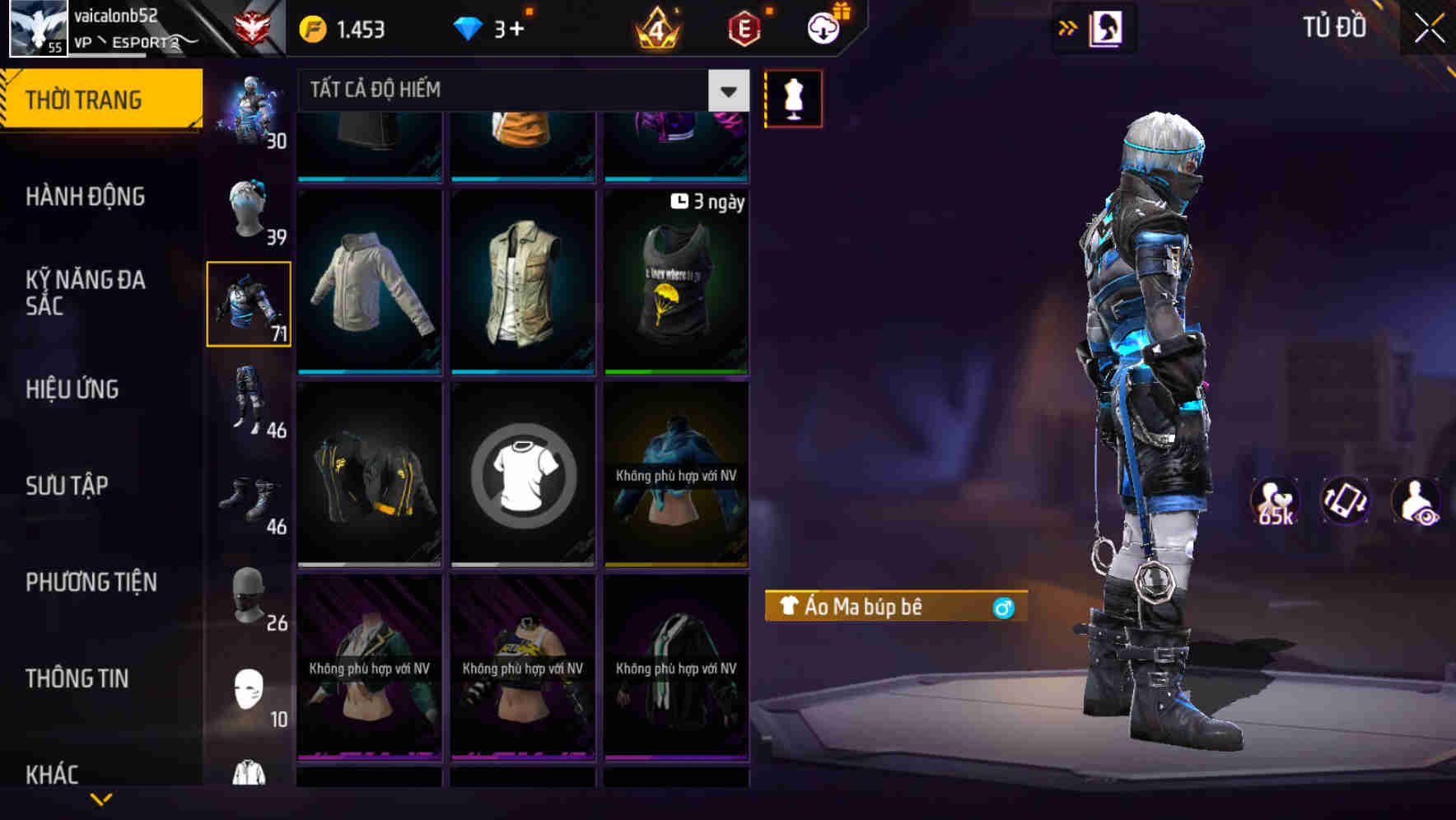The height and width of the screenshot is (820, 1456).
Task: Select the mannequin icon next to the filter
Action: point(793,97)
